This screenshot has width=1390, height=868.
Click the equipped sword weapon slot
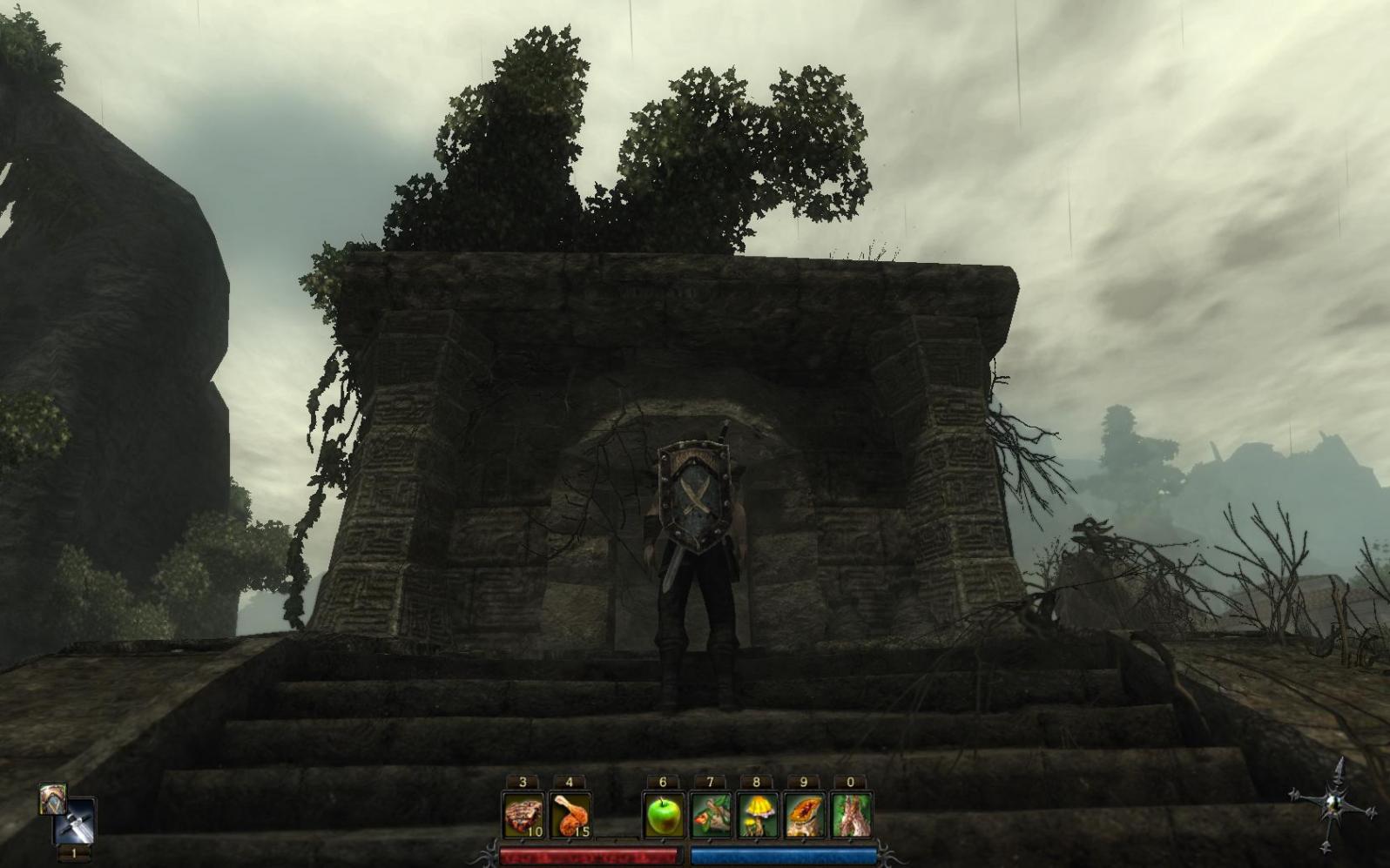pos(75,823)
